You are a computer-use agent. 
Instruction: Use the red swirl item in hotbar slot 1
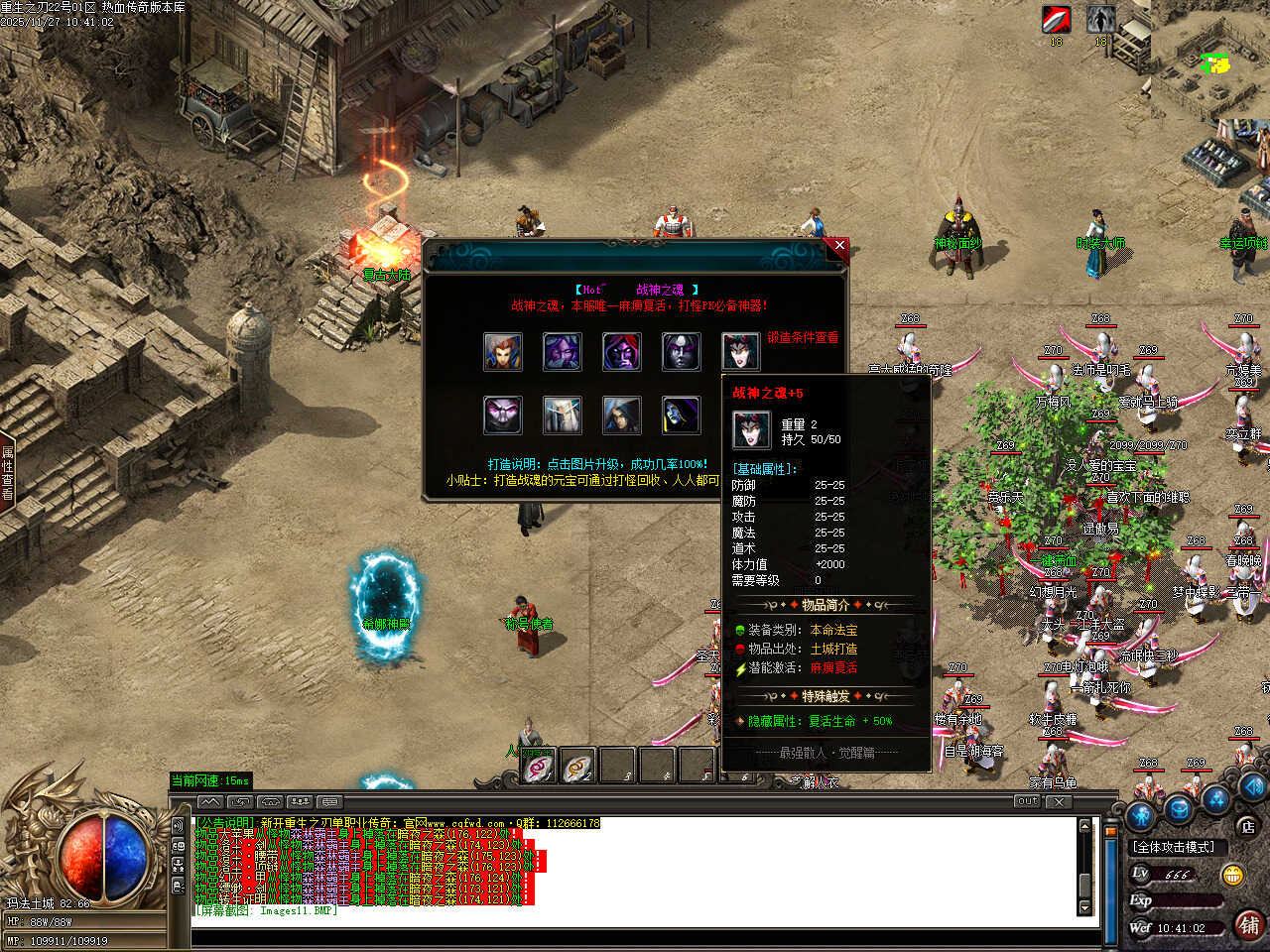(x=538, y=767)
